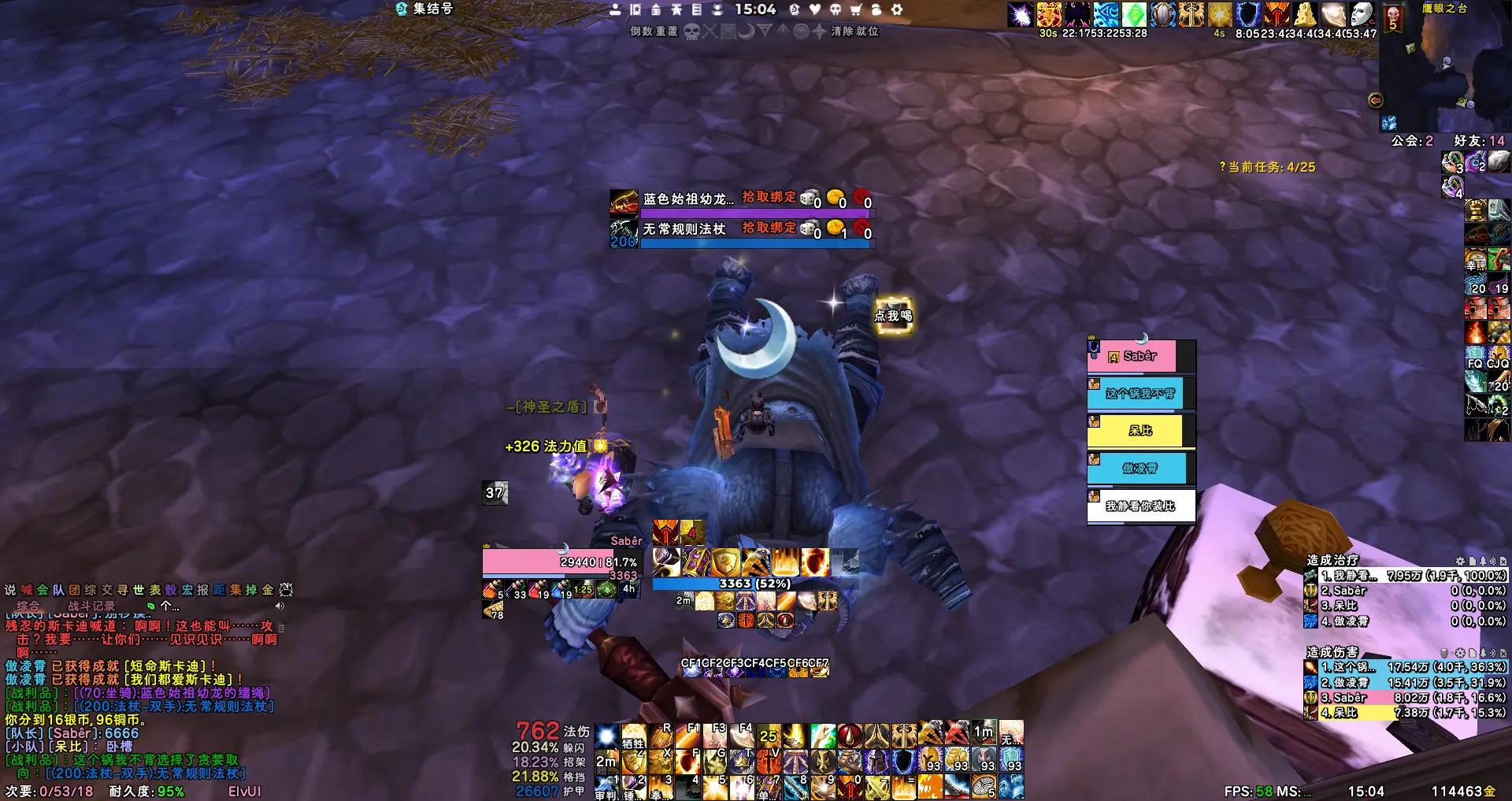Switch to the 战斗记录 combat log tab

[91, 606]
